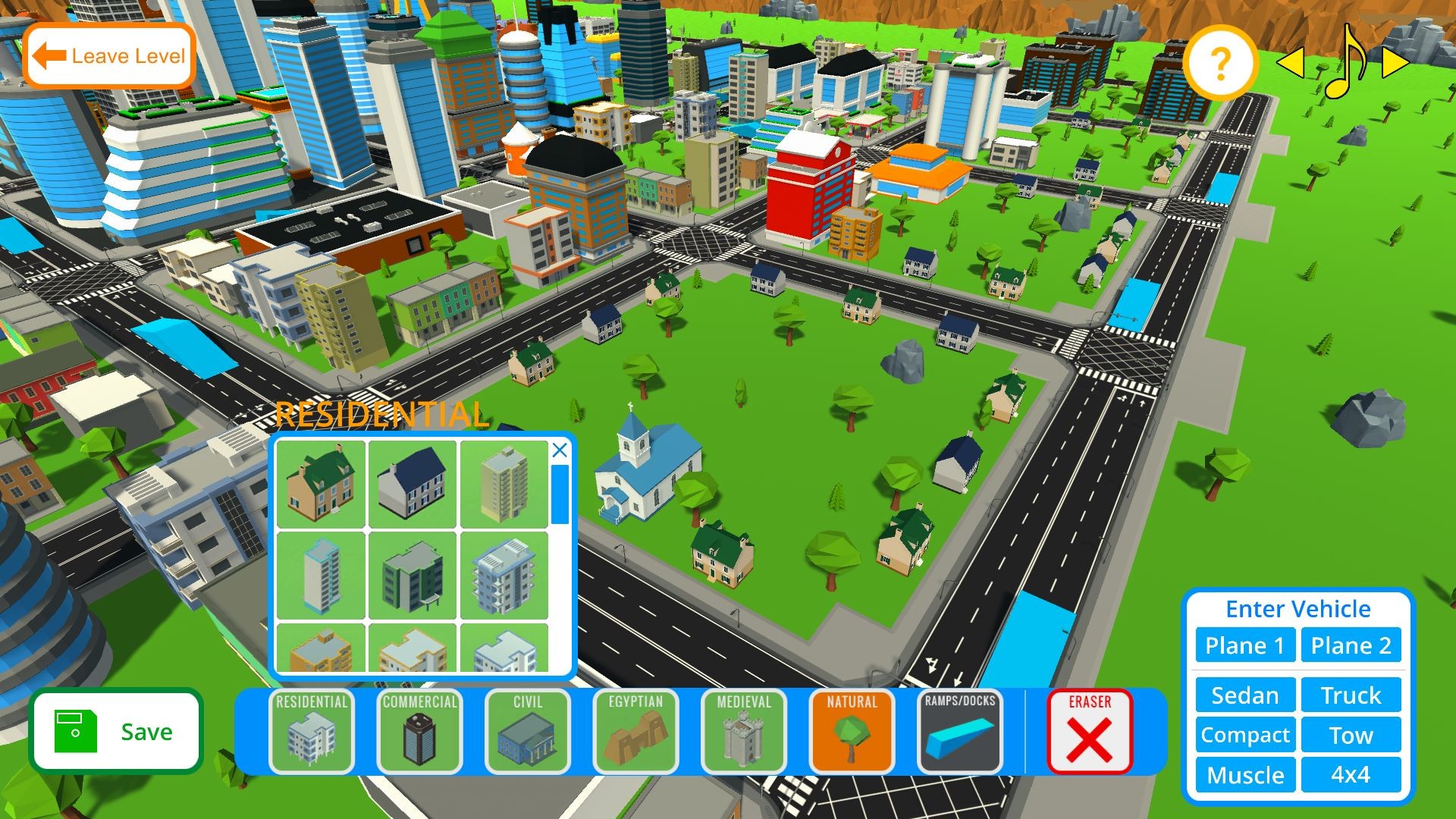The height and width of the screenshot is (819, 1456).
Task: Select the Residential building category icon
Action: pos(312,730)
